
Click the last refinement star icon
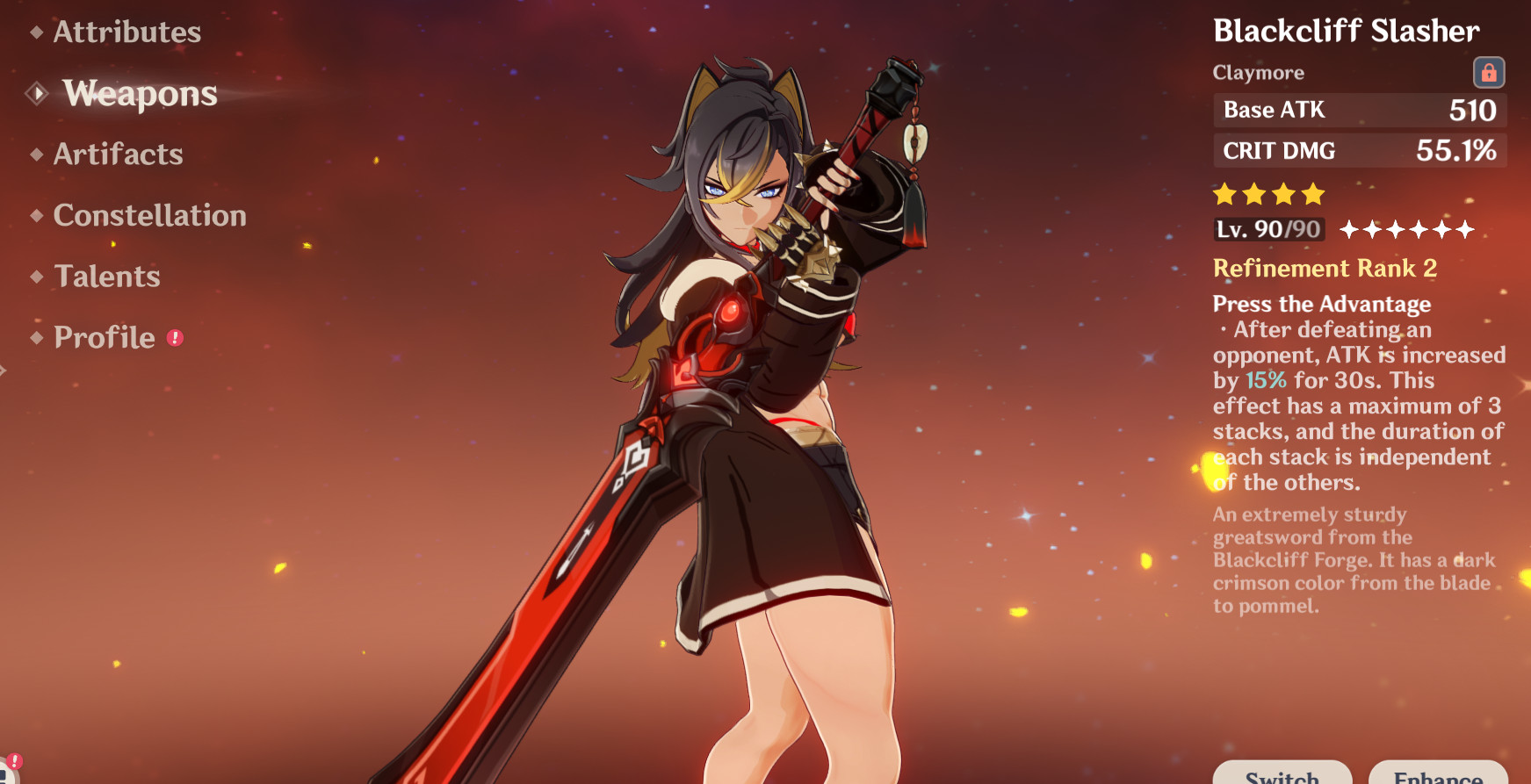click(x=1465, y=230)
